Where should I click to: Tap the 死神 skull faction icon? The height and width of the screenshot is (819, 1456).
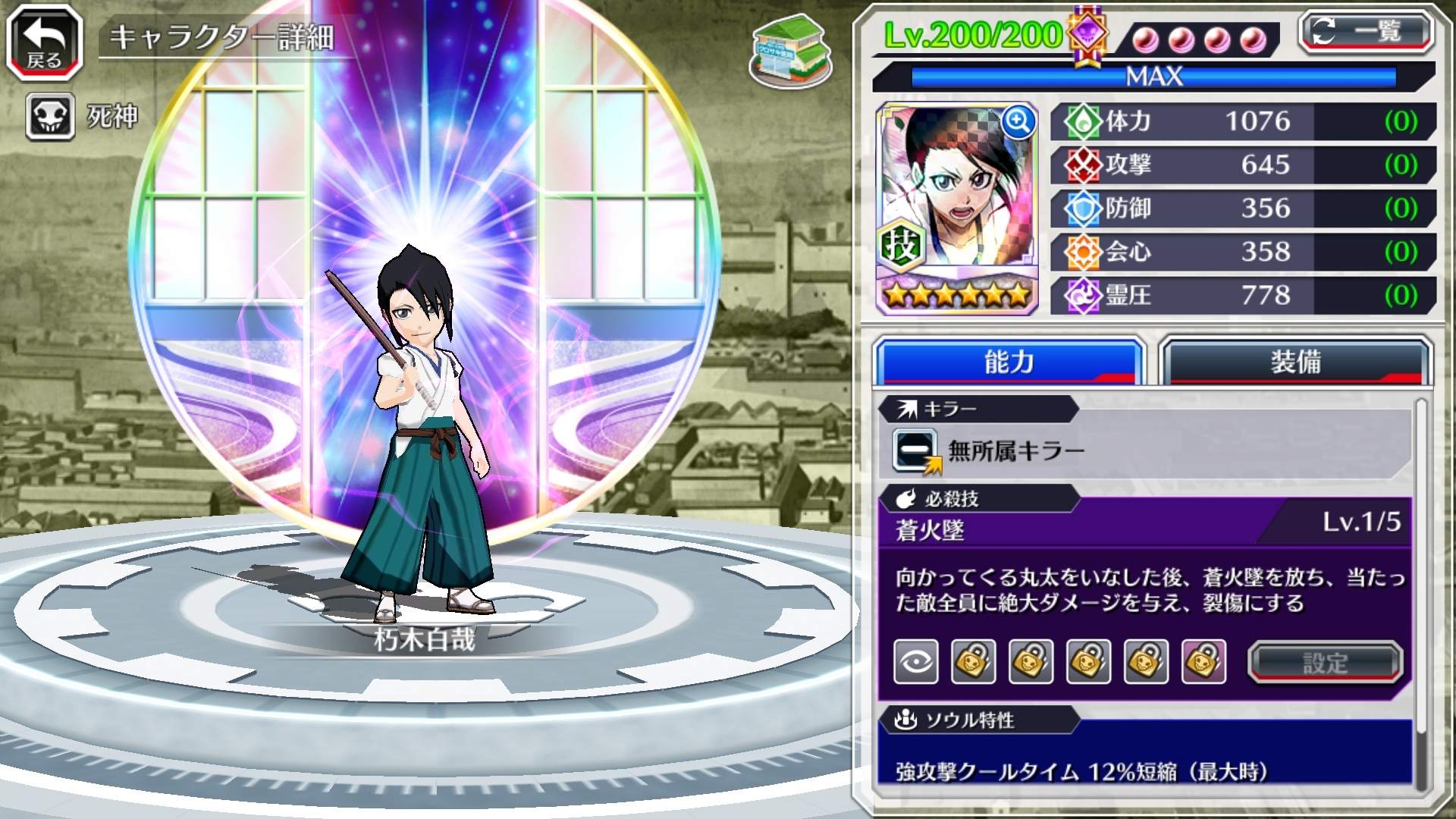[x=49, y=118]
